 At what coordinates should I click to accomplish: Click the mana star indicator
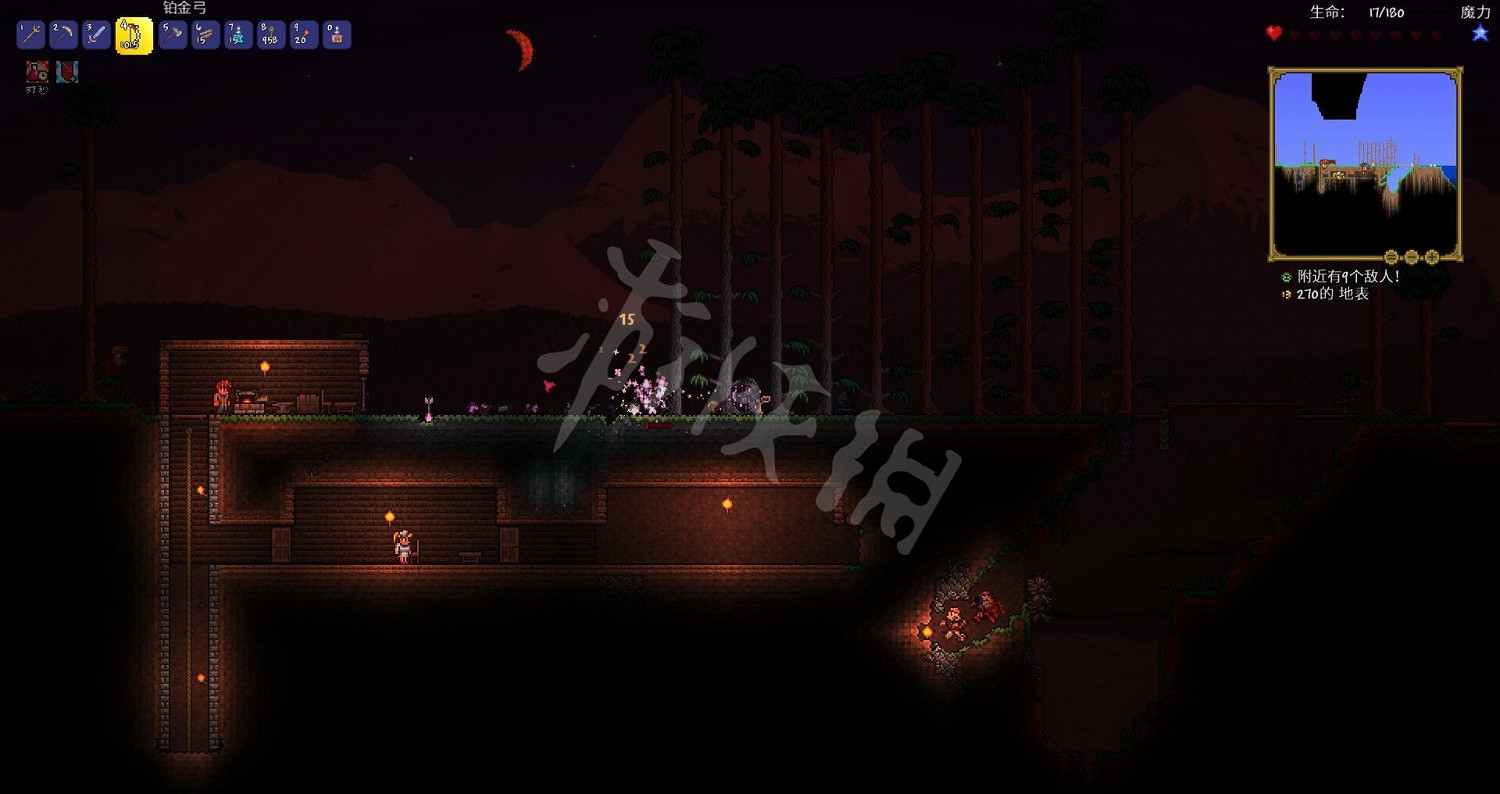pyautogui.click(x=1479, y=34)
